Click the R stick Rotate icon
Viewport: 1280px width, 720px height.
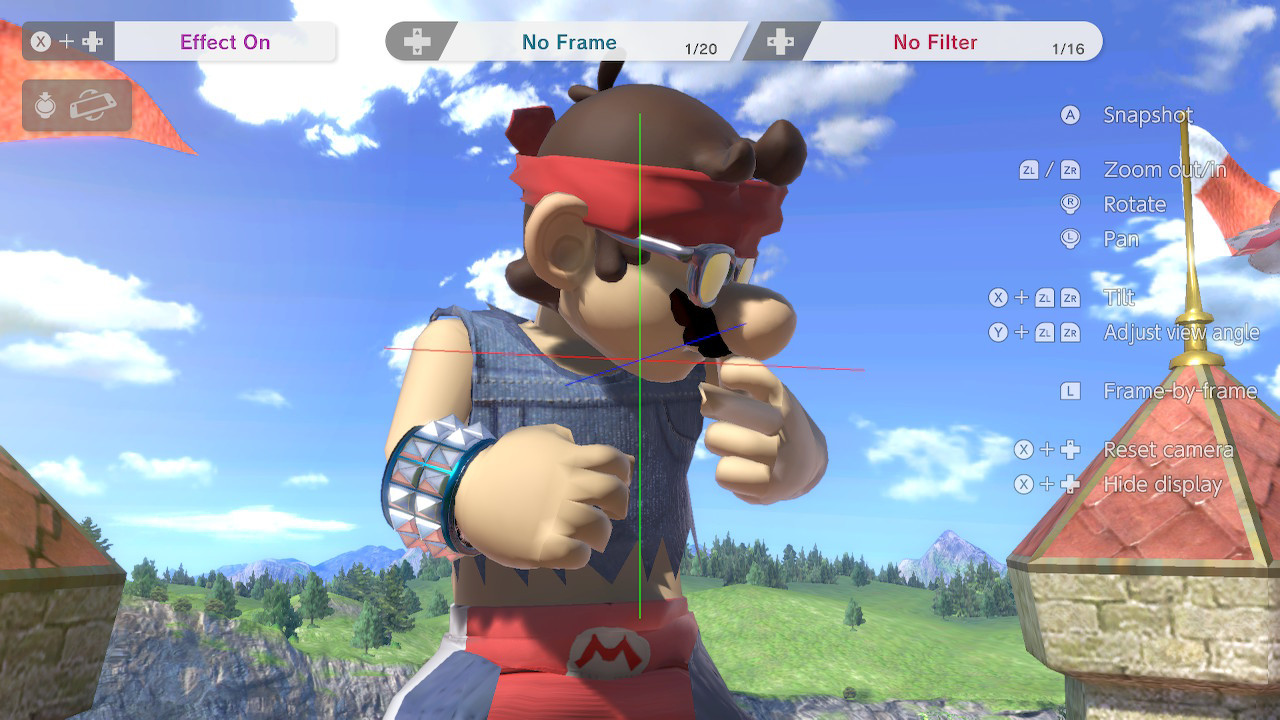click(x=1070, y=204)
